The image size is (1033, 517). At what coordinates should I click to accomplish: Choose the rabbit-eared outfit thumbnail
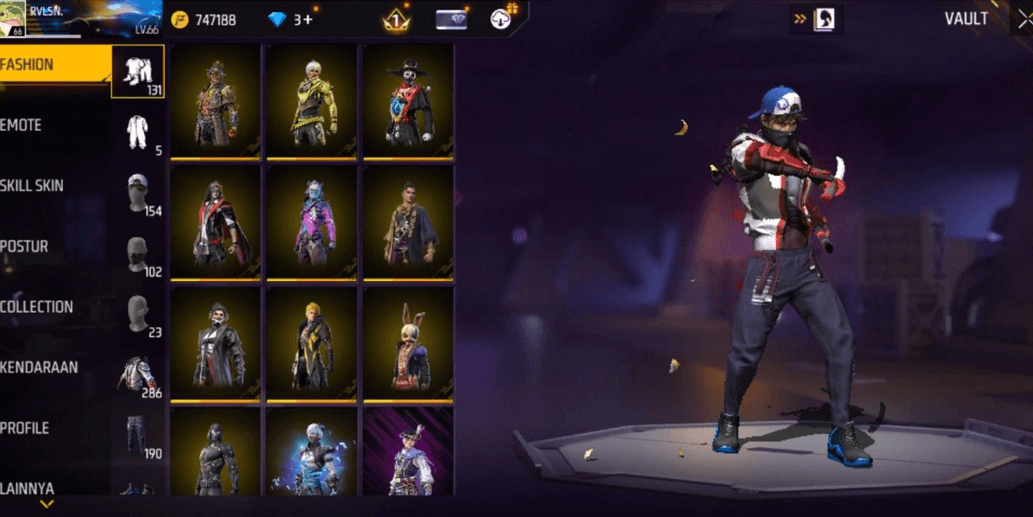click(x=409, y=343)
